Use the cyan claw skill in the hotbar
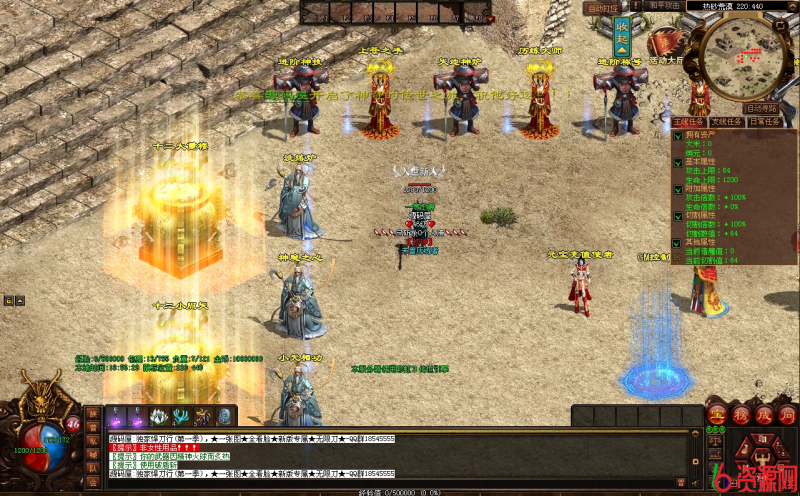Image resolution: width=800 pixels, height=496 pixels. pyautogui.click(x=181, y=417)
